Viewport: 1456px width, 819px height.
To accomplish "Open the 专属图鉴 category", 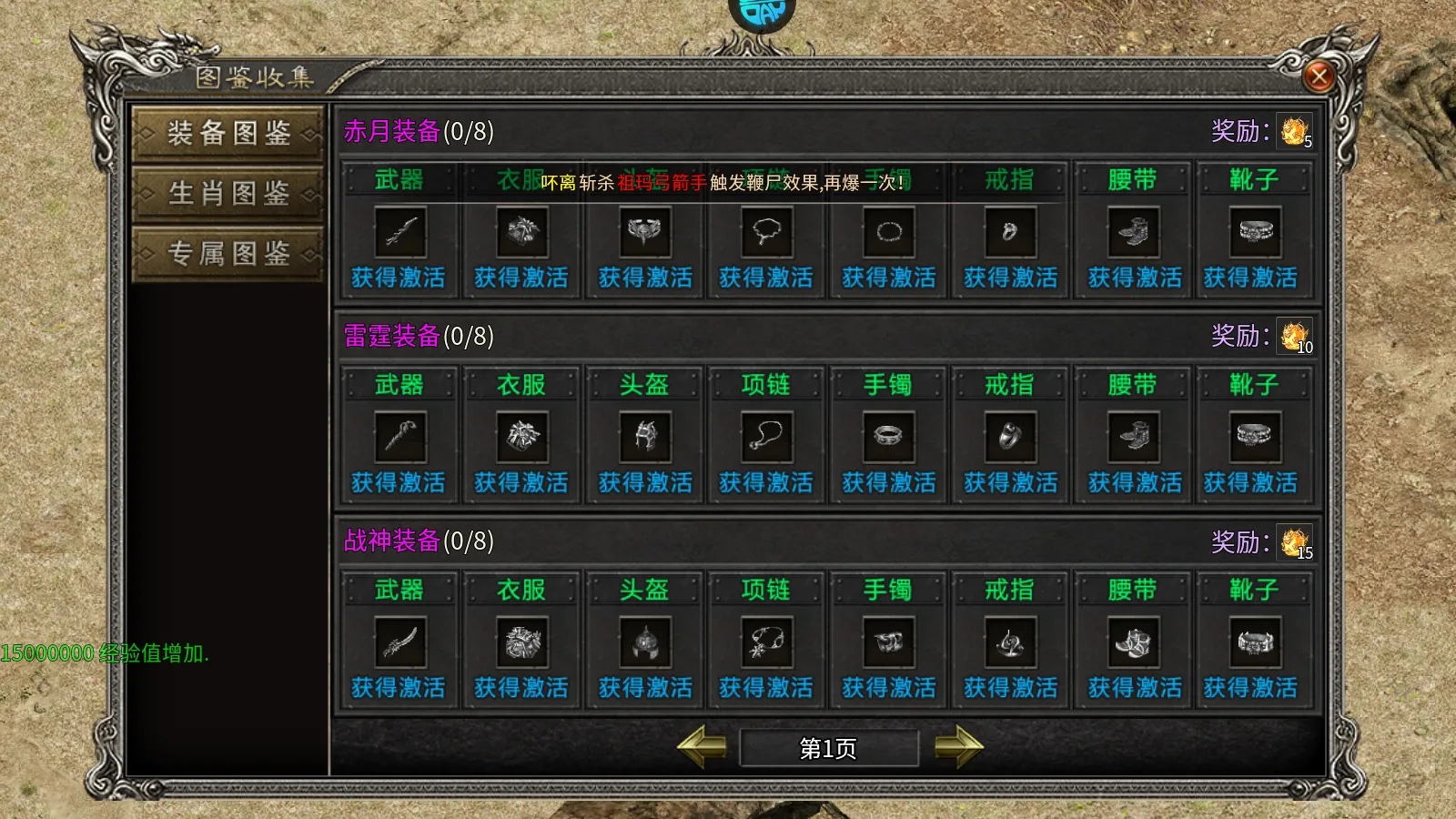I will pyautogui.click(x=227, y=252).
